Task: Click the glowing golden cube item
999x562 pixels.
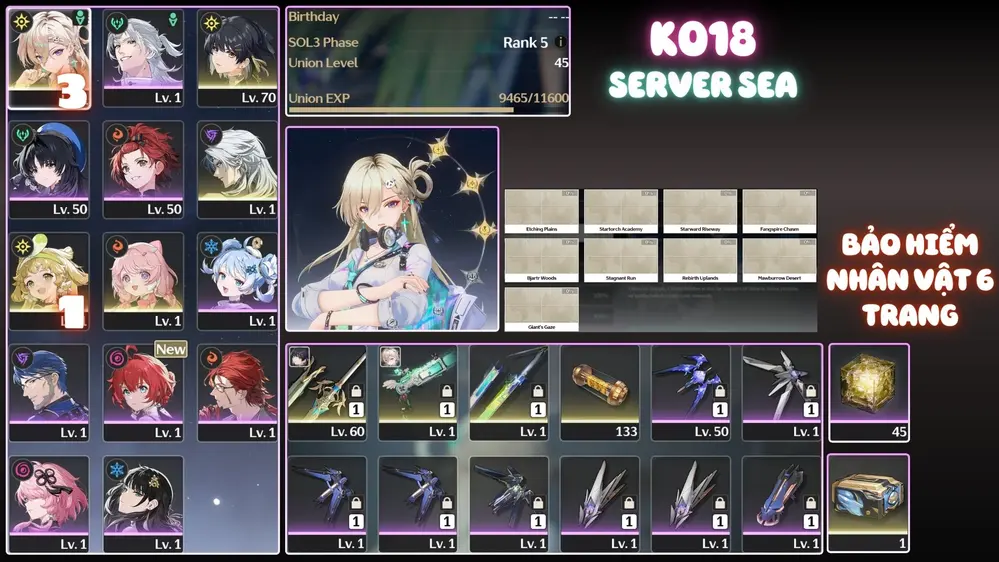Action: [869, 392]
